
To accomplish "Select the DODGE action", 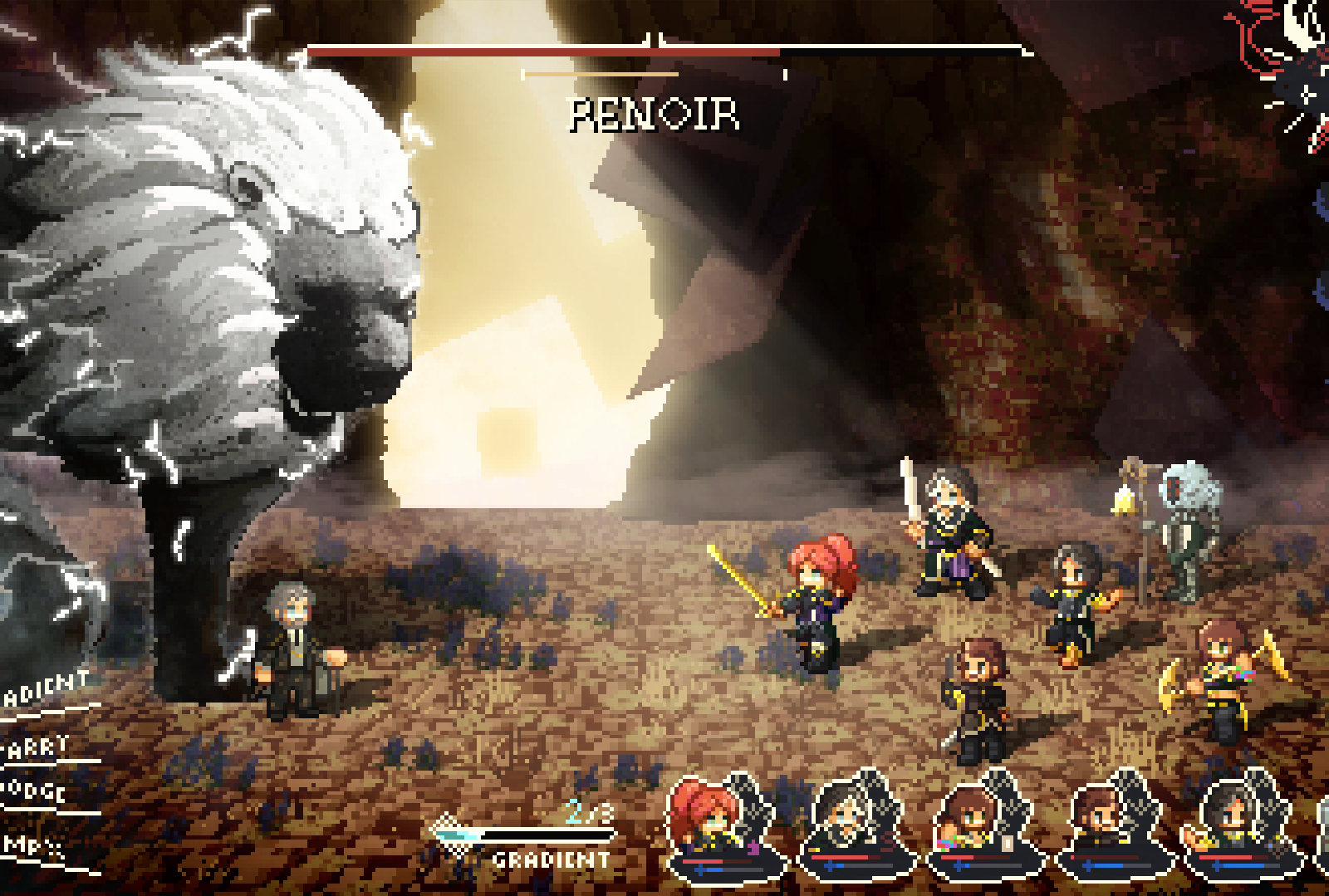I will [x=33, y=789].
